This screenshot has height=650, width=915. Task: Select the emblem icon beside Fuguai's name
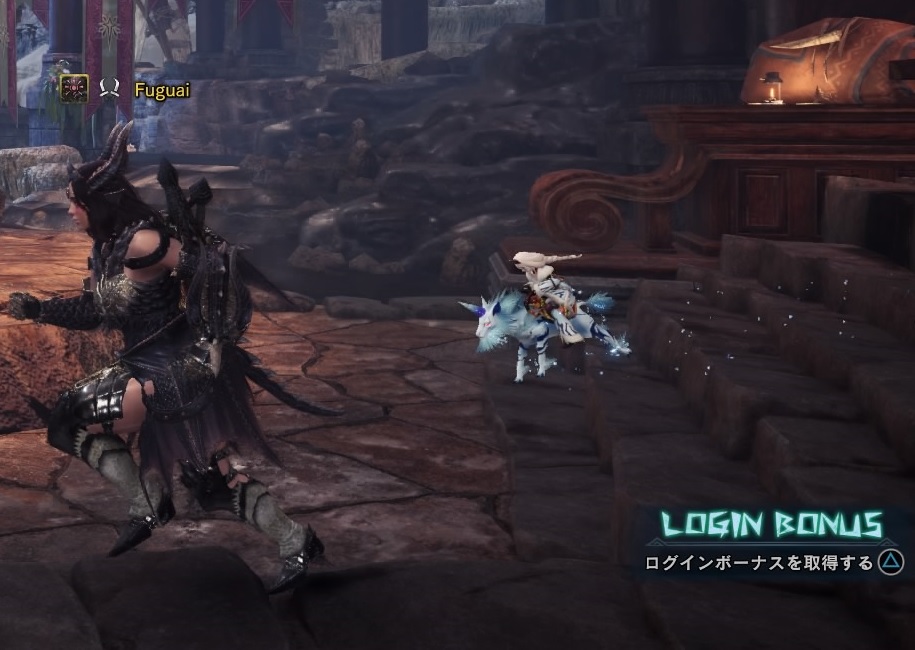point(74,89)
